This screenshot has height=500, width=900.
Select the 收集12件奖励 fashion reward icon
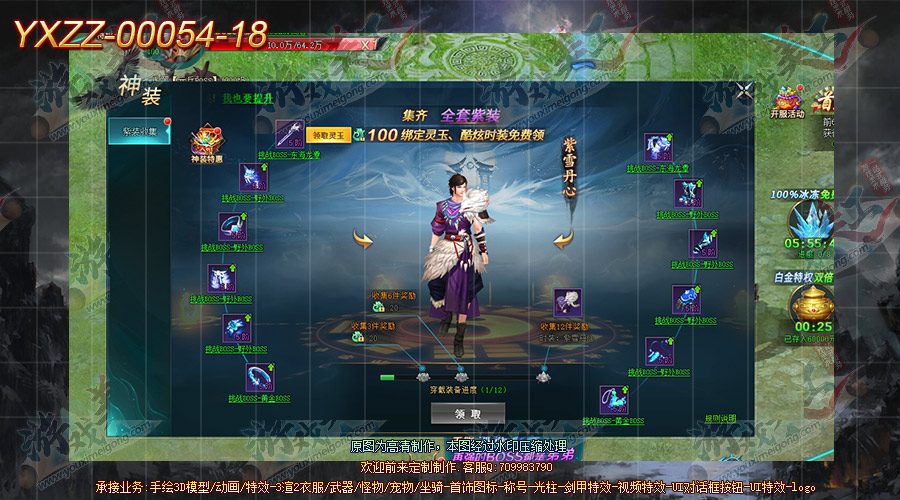point(567,302)
